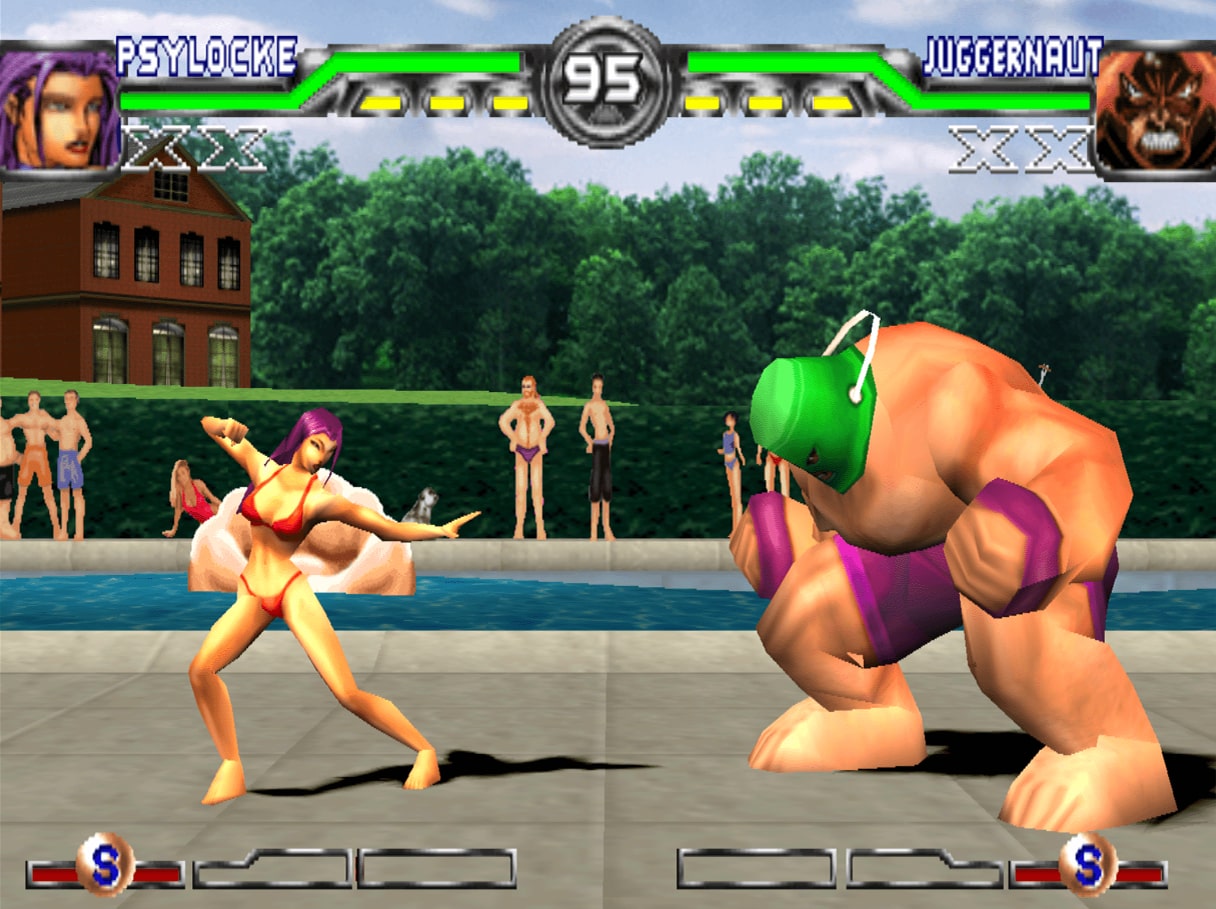
Task: Click Psylocke's character portrait
Action: (x=58, y=110)
